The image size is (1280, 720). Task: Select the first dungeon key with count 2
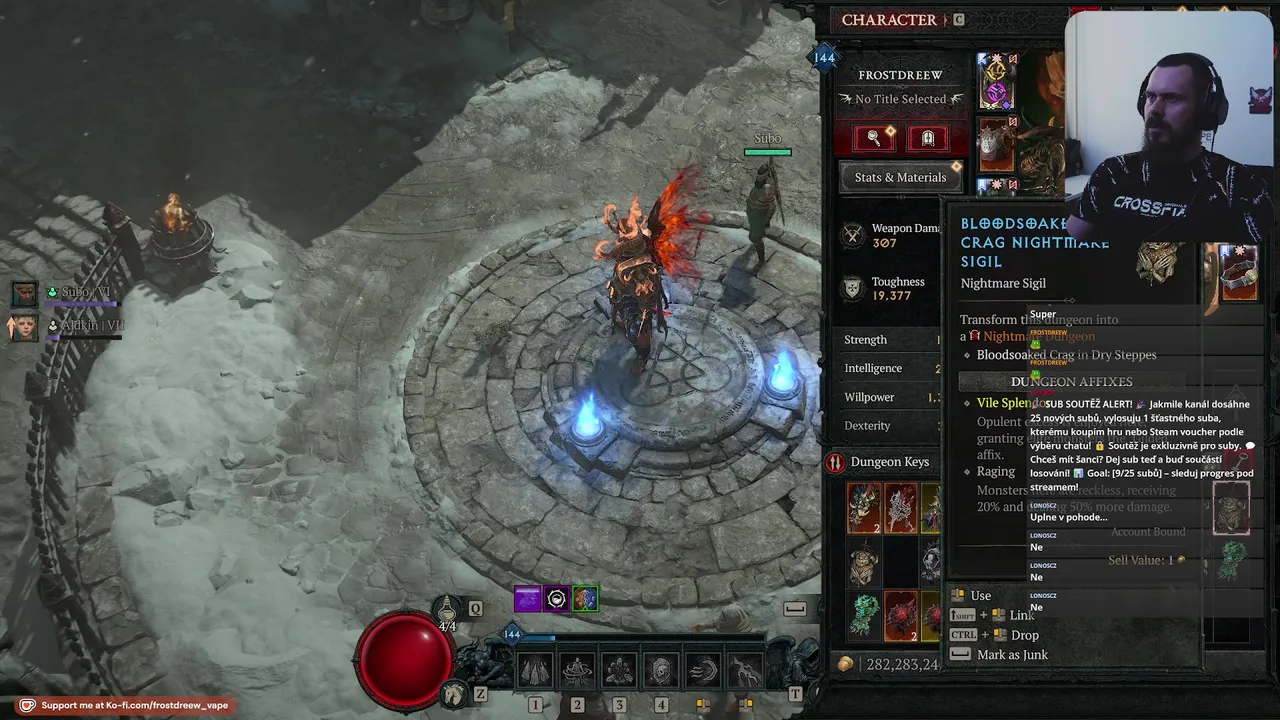[864, 507]
